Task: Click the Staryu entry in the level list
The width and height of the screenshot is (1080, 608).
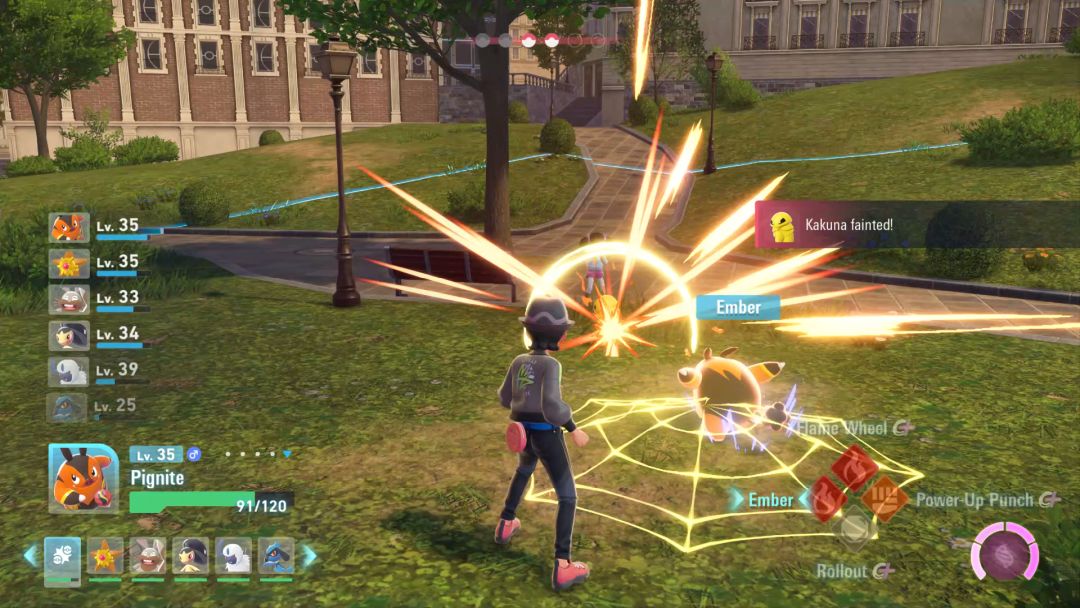Action: click(69, 264)
